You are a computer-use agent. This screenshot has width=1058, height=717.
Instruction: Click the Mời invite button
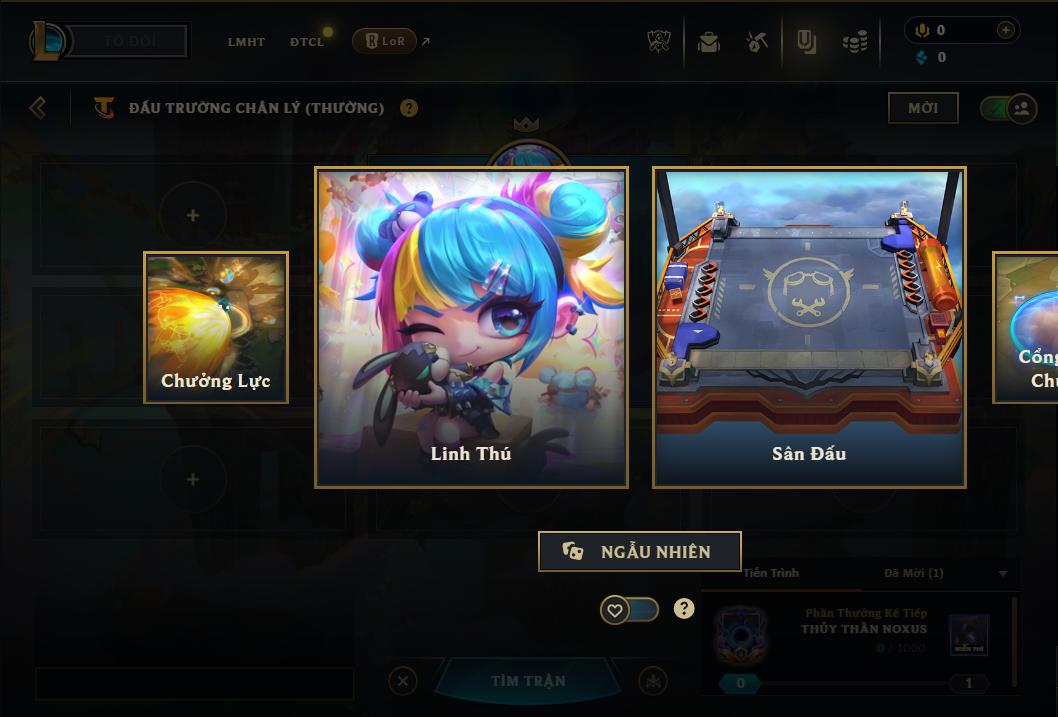tap(923, 108)
